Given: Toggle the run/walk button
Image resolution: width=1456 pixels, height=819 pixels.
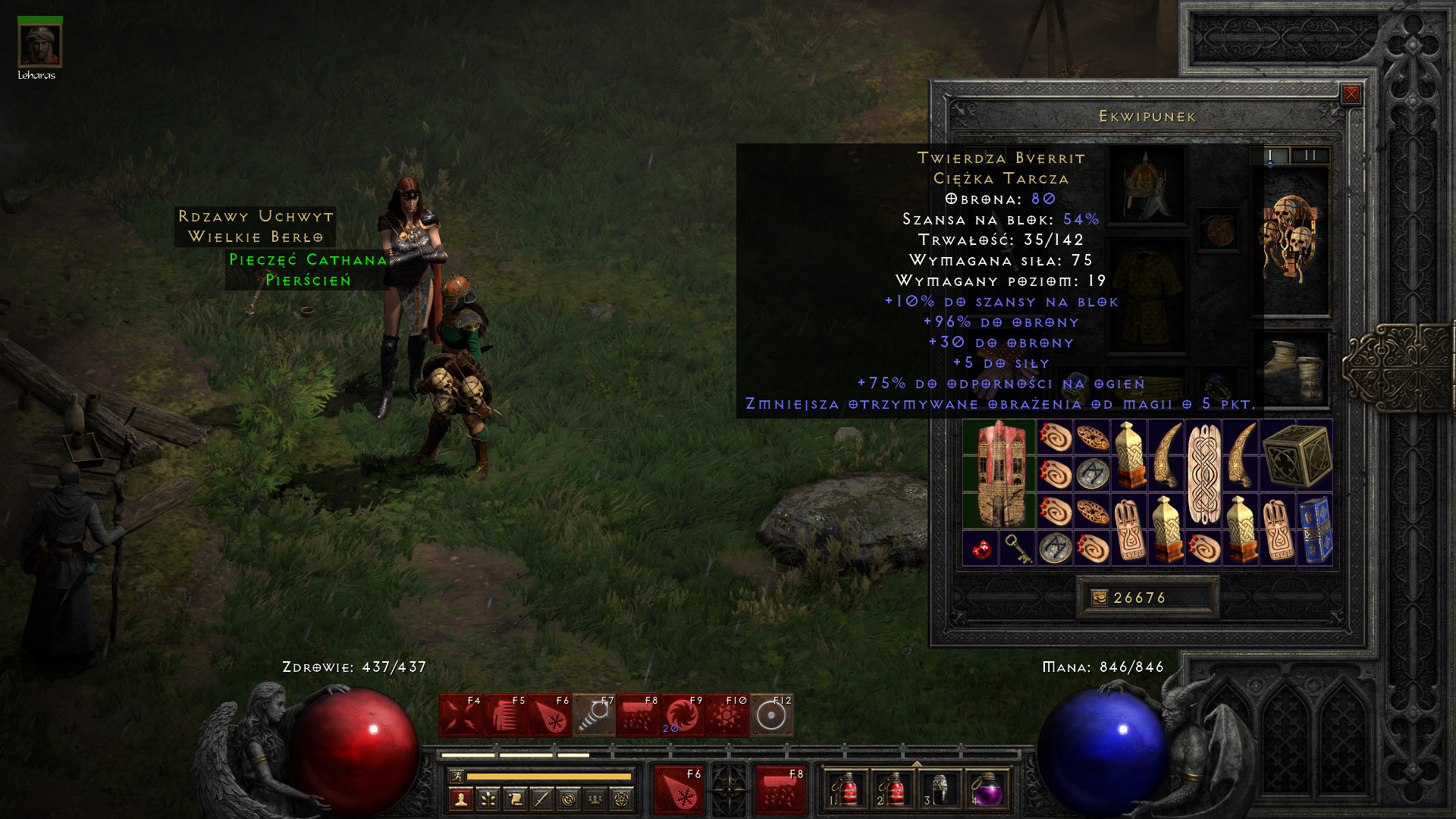Looking at the screenshot, I should (457, 776).
